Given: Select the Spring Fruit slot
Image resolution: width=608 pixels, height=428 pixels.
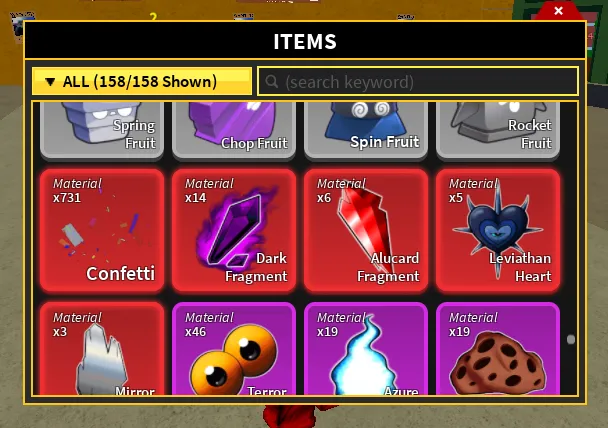Looking at the screenshot, I should click(x=102, y=129).
